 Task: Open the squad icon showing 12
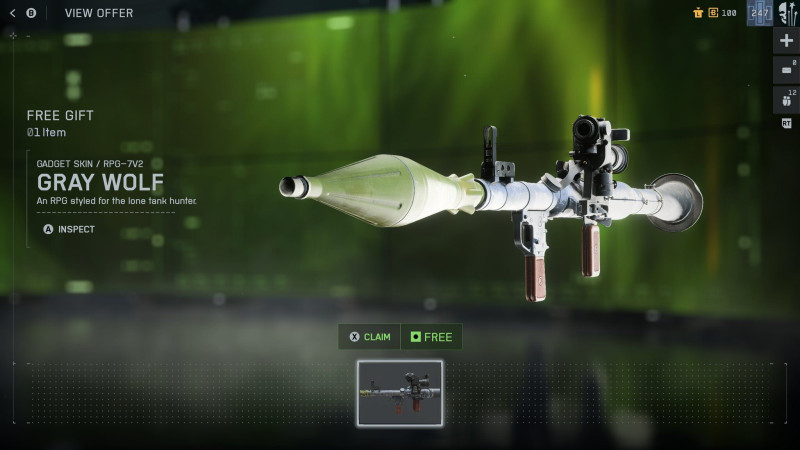pos(786,99)
